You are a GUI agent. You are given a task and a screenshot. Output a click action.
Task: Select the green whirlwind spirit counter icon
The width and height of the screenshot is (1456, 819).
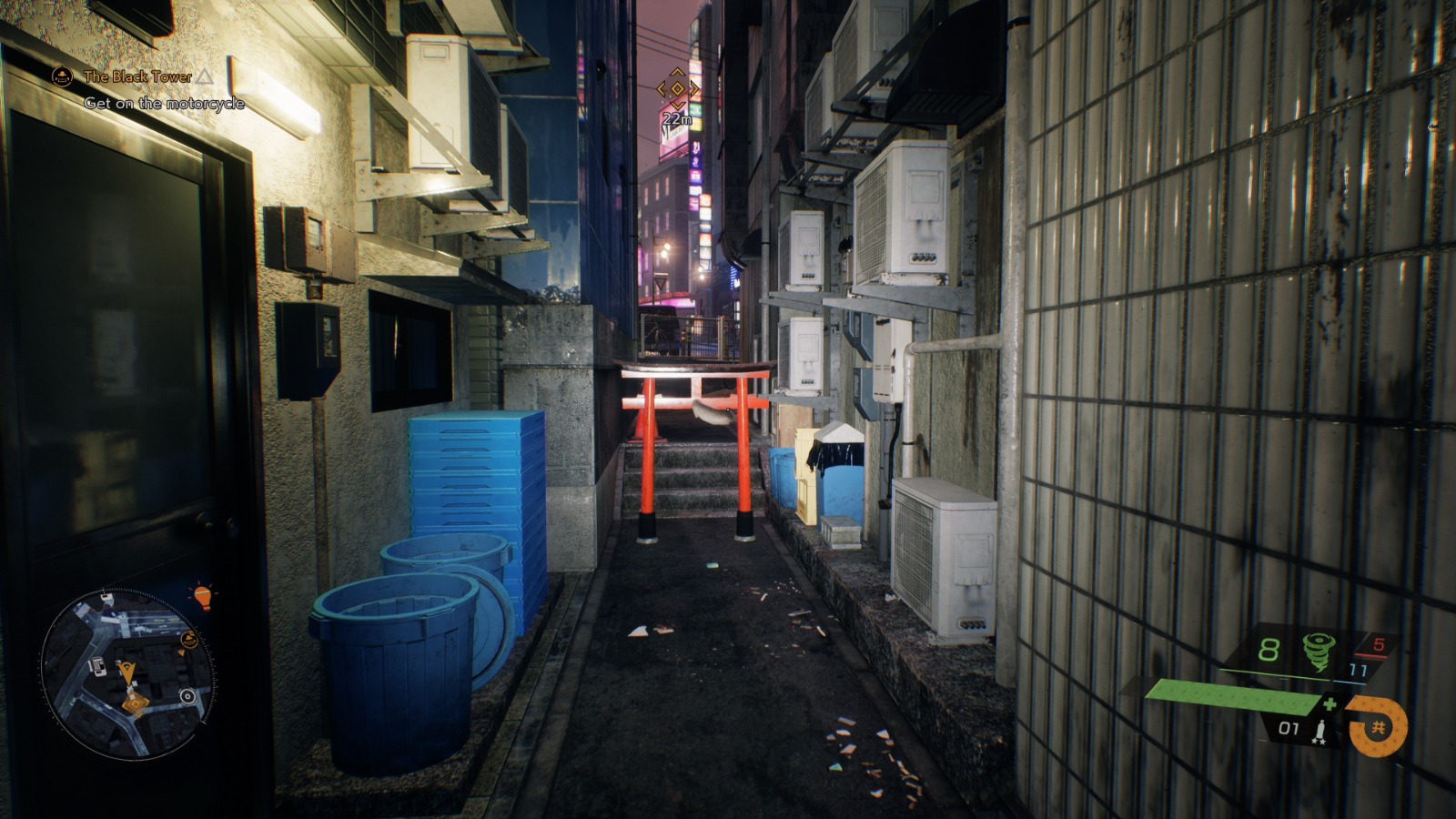coord(1318,651)
